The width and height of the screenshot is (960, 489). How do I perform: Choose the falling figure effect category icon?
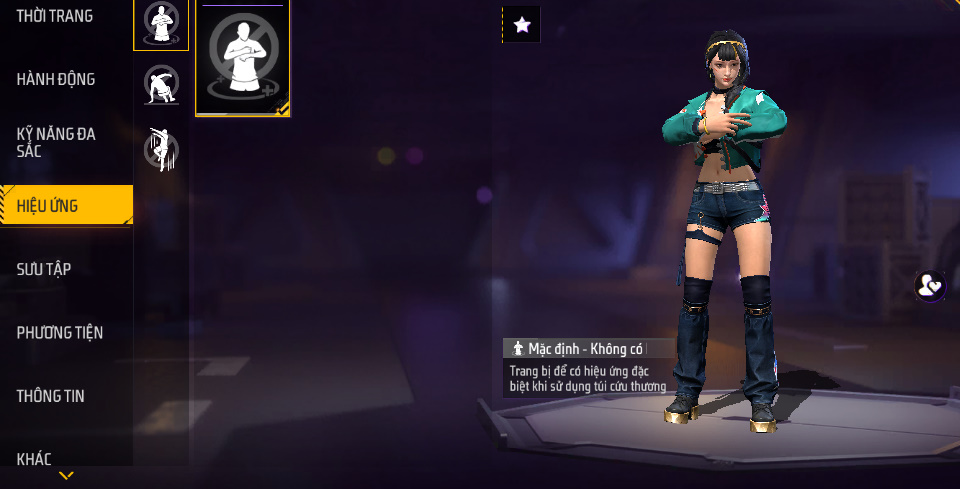(x=161, y=149)
